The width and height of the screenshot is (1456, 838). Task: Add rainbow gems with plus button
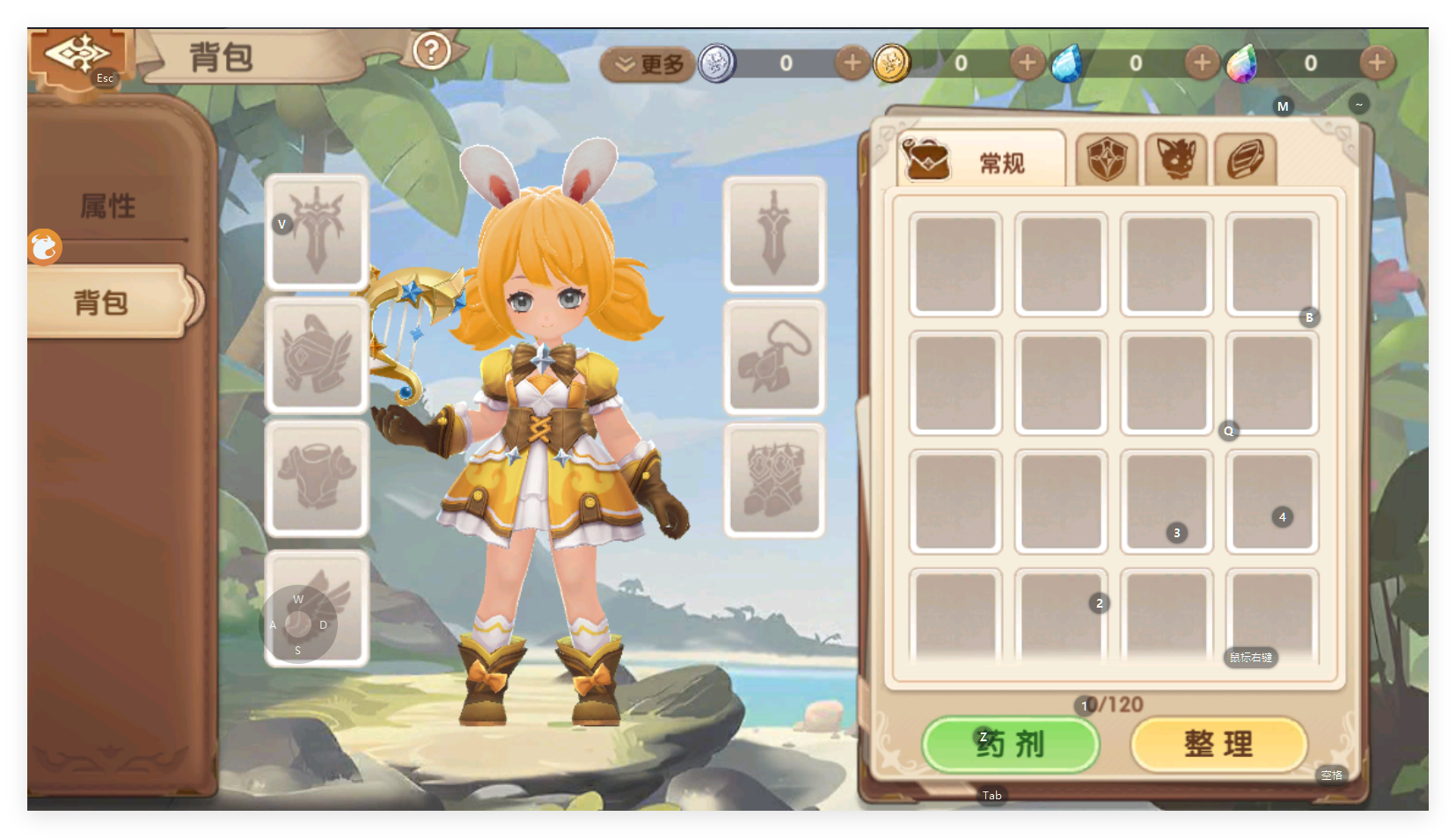[1377, 63]
